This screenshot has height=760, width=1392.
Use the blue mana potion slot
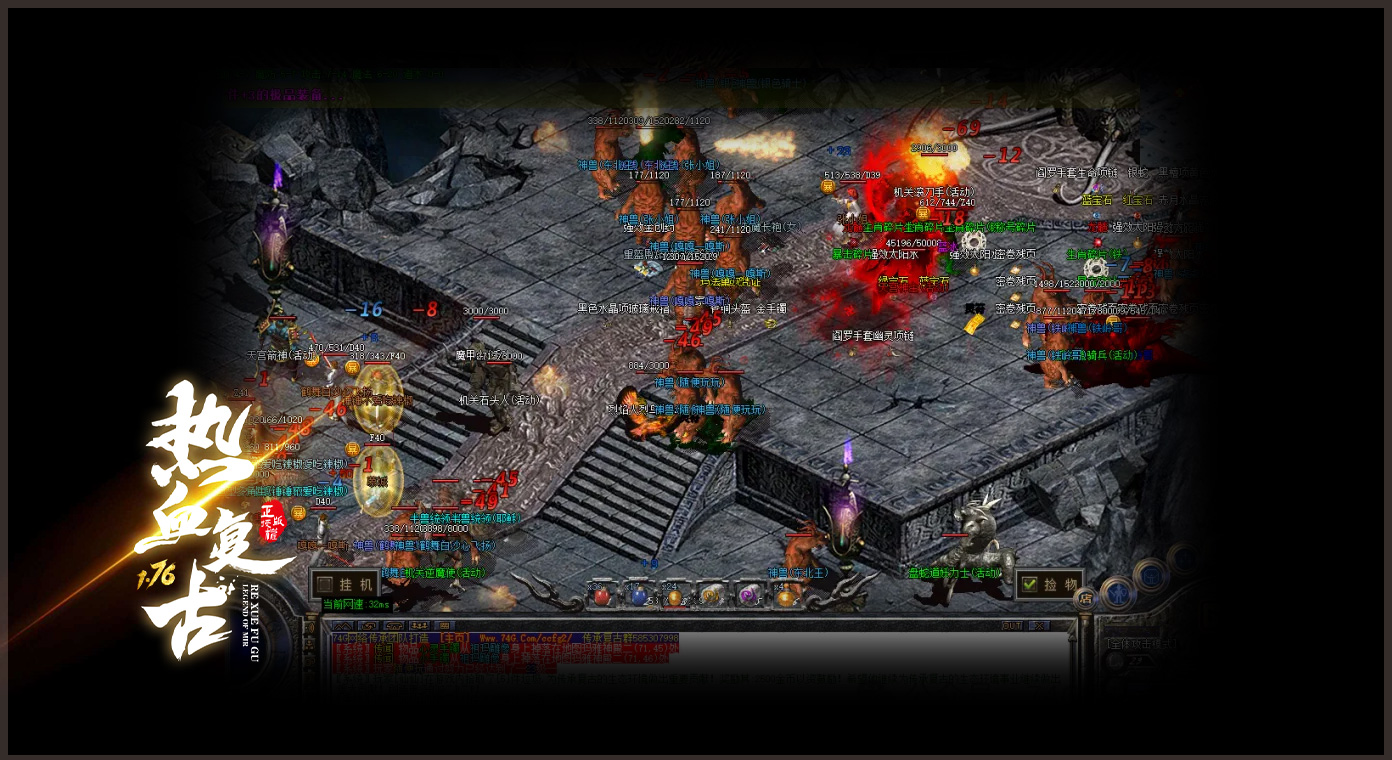638,596
